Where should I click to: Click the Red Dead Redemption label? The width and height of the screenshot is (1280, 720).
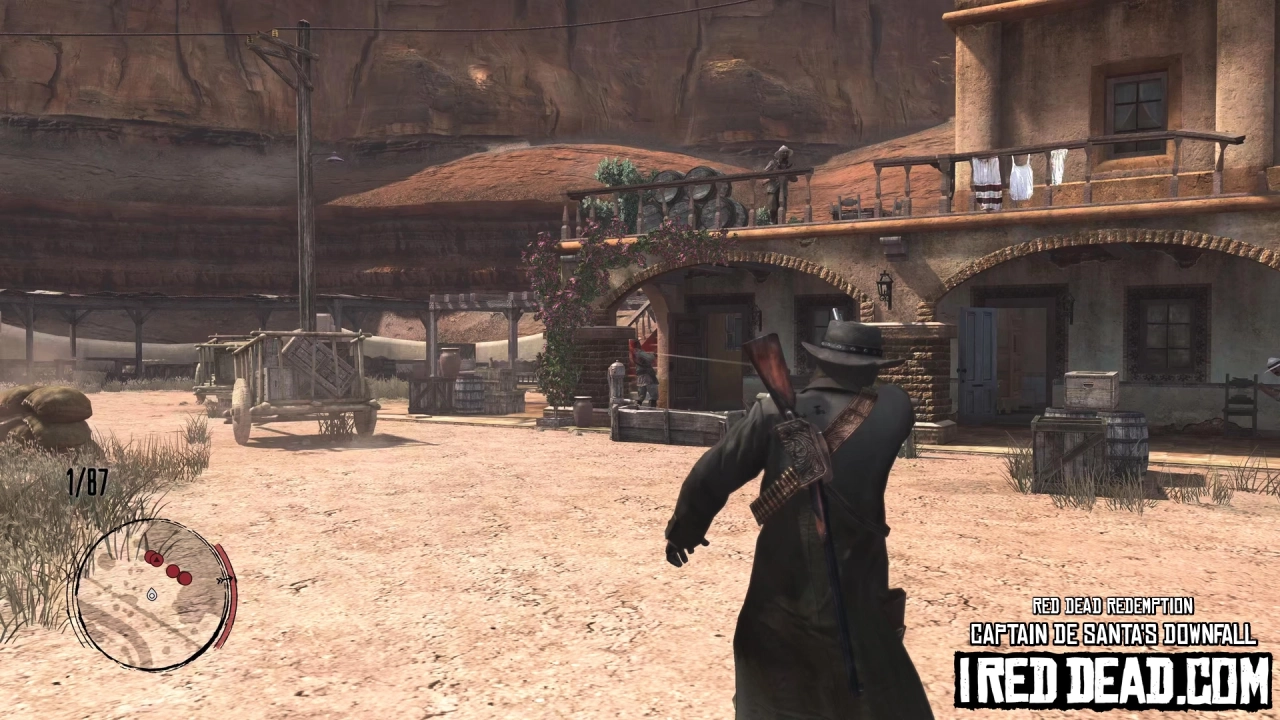pos(1112,607)
